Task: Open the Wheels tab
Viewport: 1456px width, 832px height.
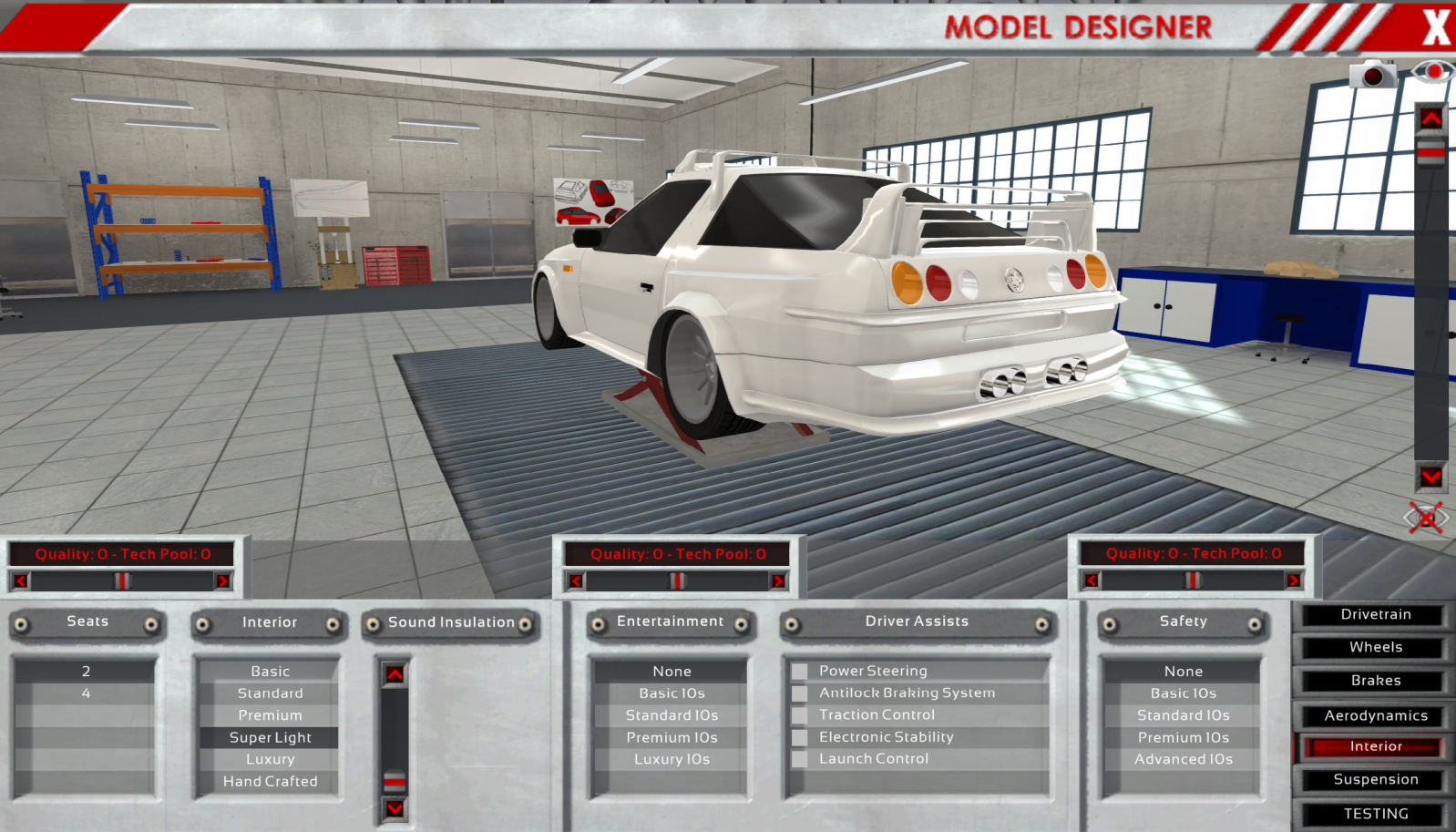Action: click(x=1375, y=648)
